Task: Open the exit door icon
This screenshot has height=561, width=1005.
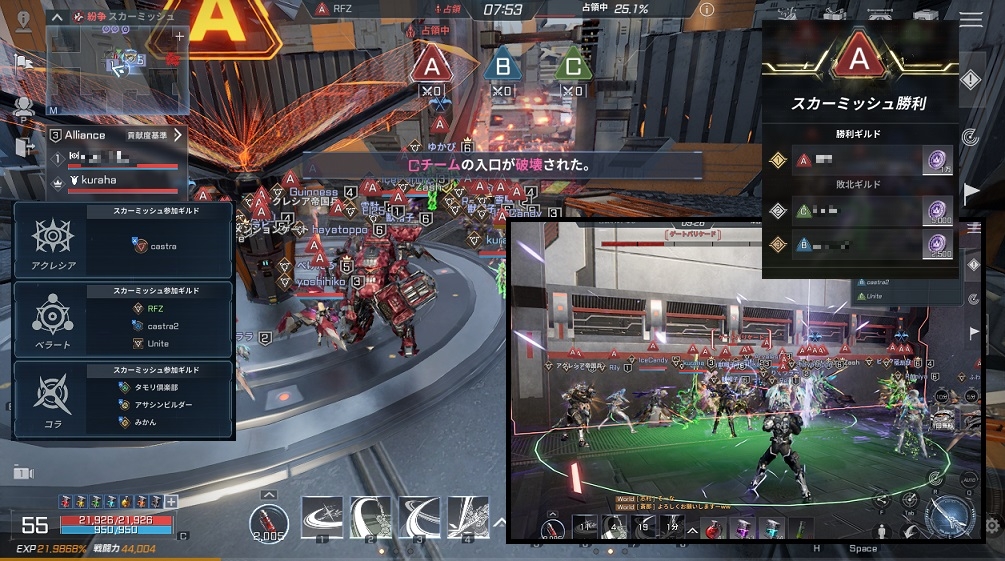Action: coord(24,146)
